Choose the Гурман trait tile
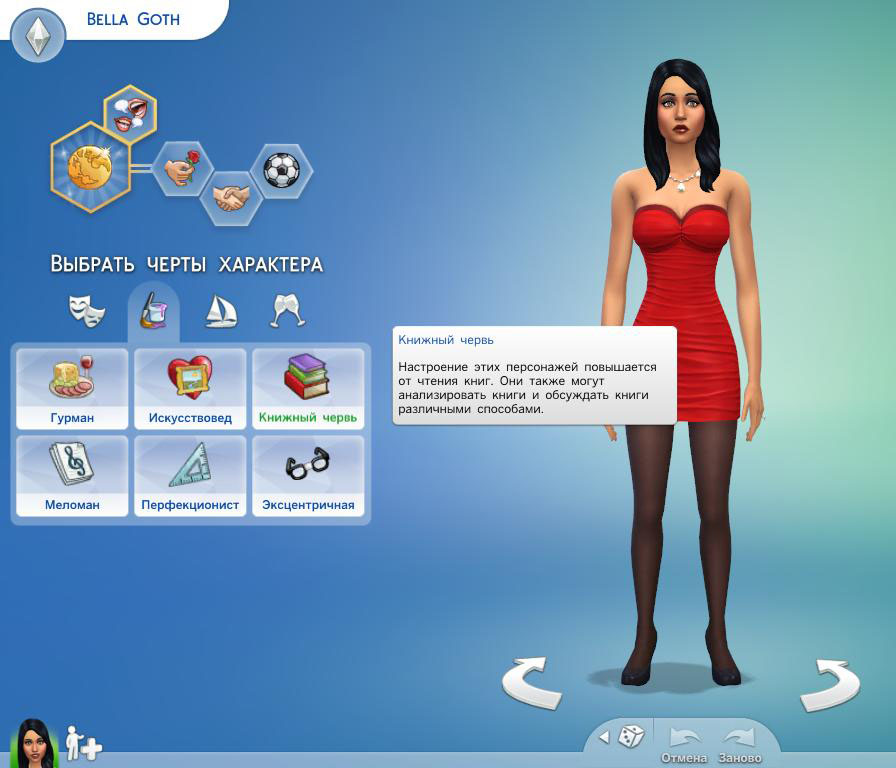 [x=71, y=389]
